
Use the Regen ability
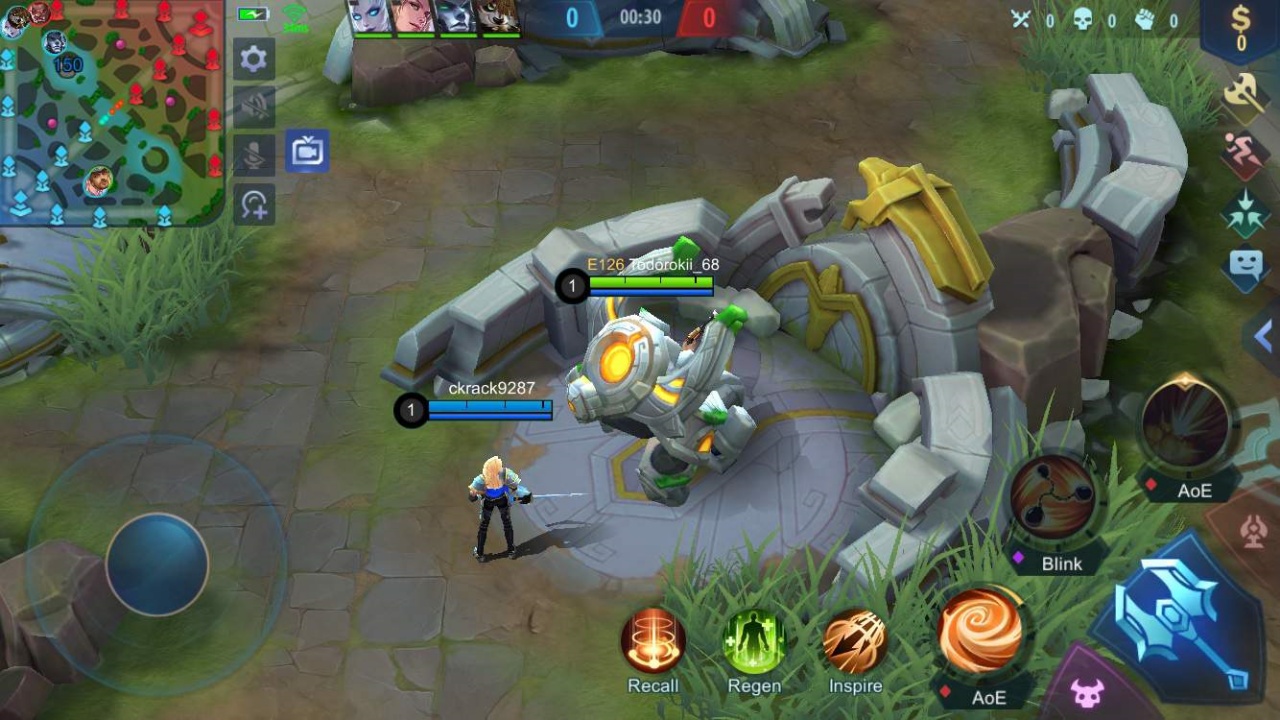(x=754, y=641)
